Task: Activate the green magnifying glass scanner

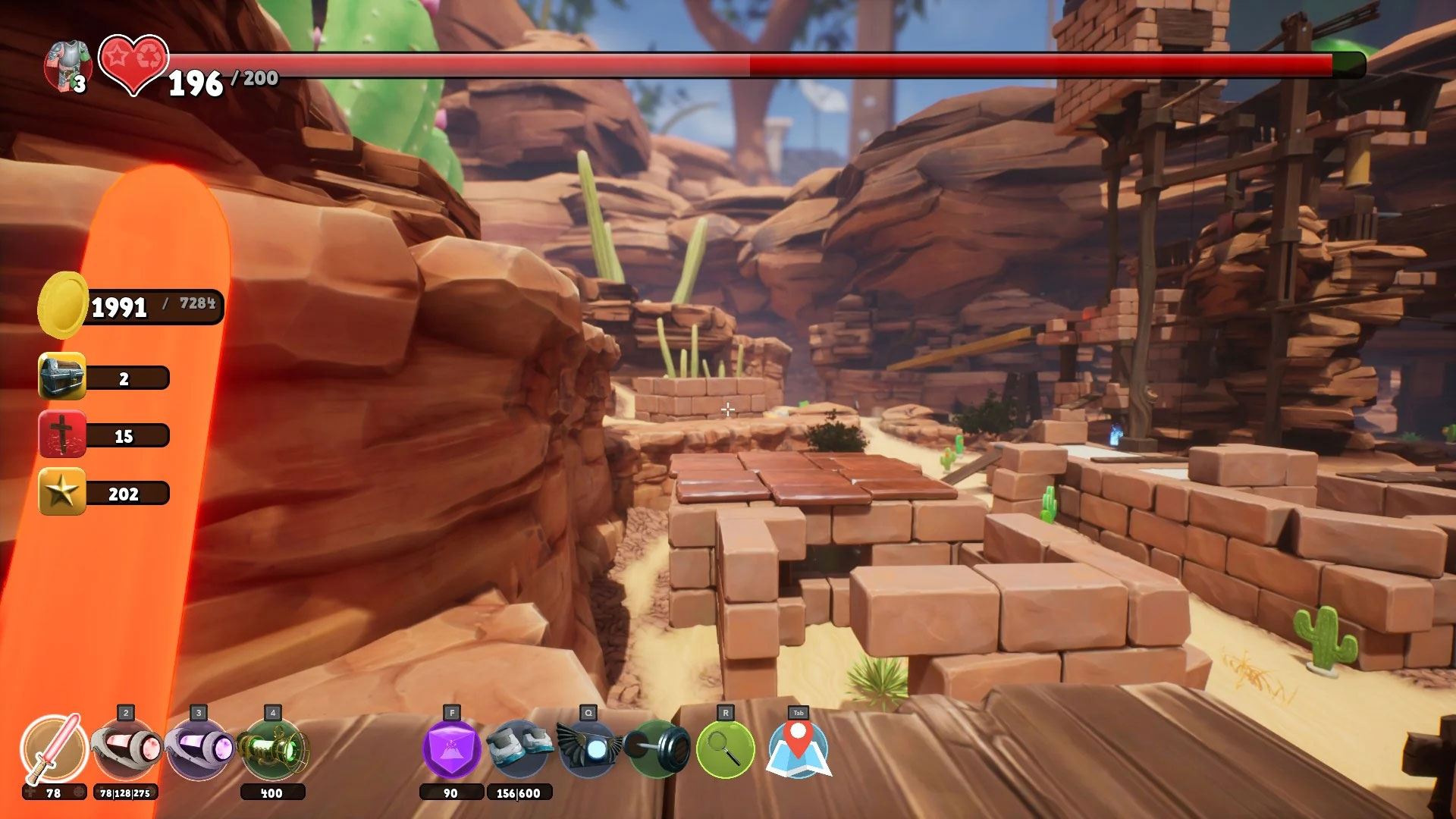Action: pyautogui.click(x=725, y=749)
